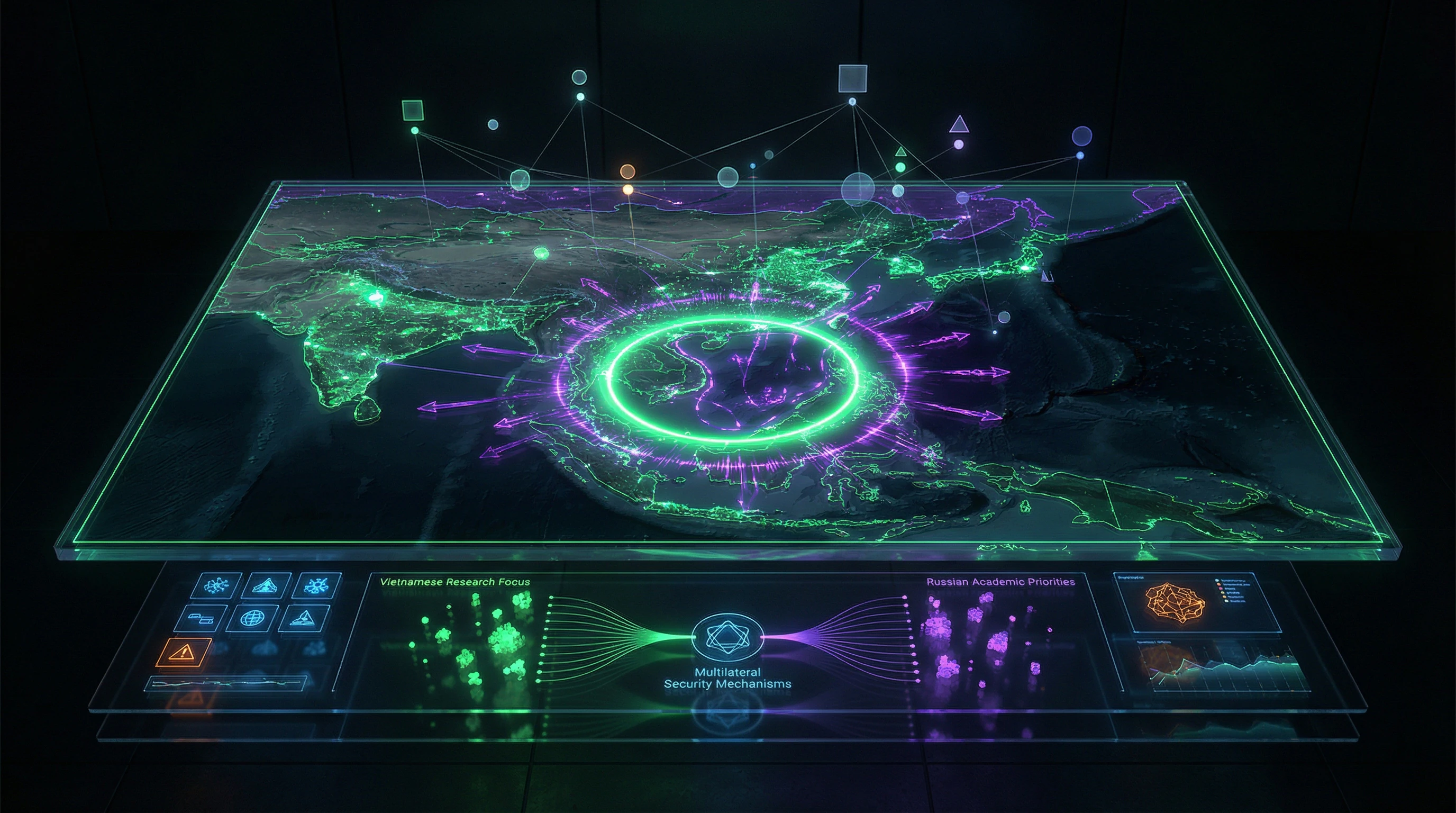1456x813 pixels.
Task: Select the purple triangle node marker
Action: pos(959,125)
